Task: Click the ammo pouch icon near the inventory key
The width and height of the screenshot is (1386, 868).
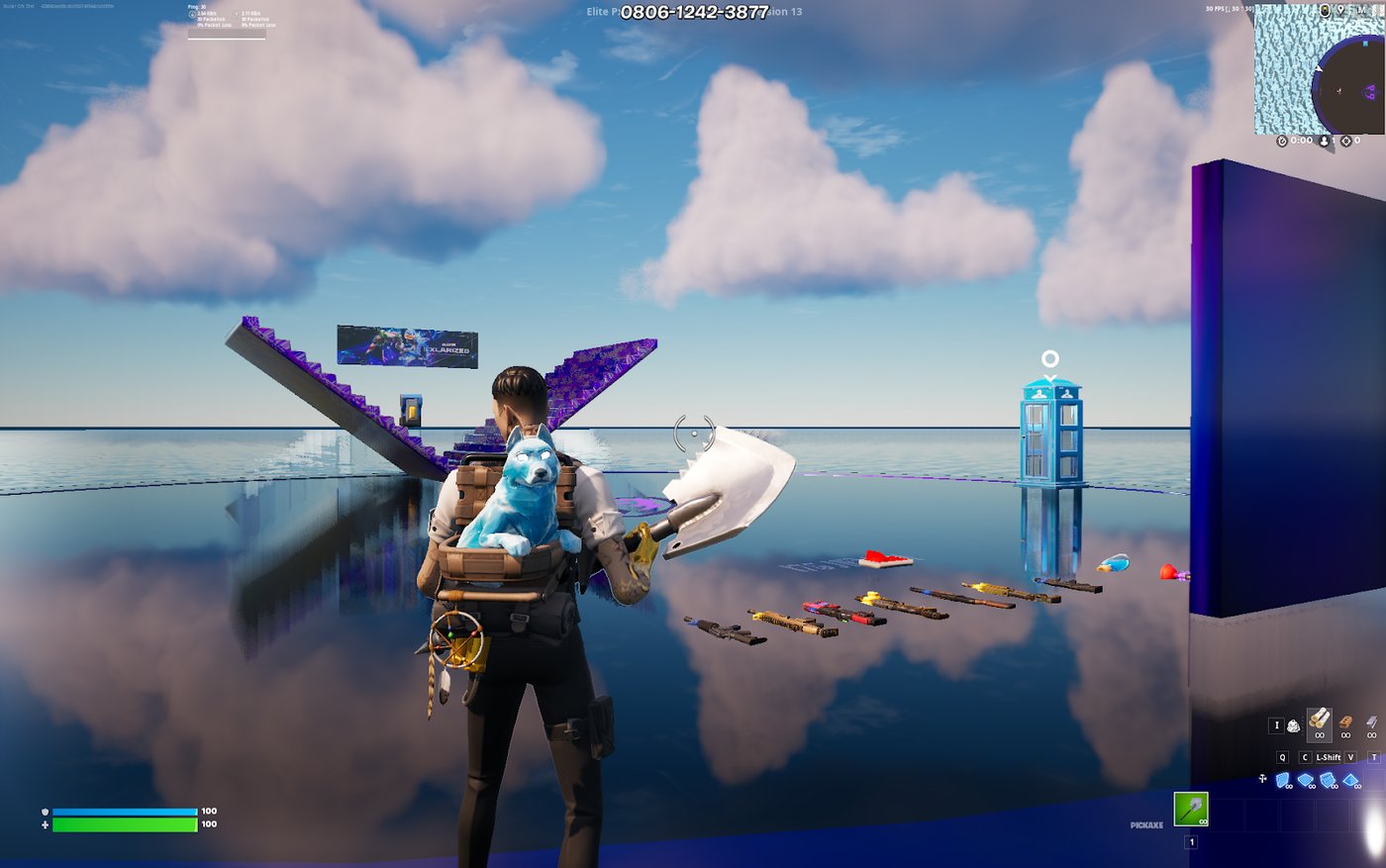Action: (x=1294, y=724)
